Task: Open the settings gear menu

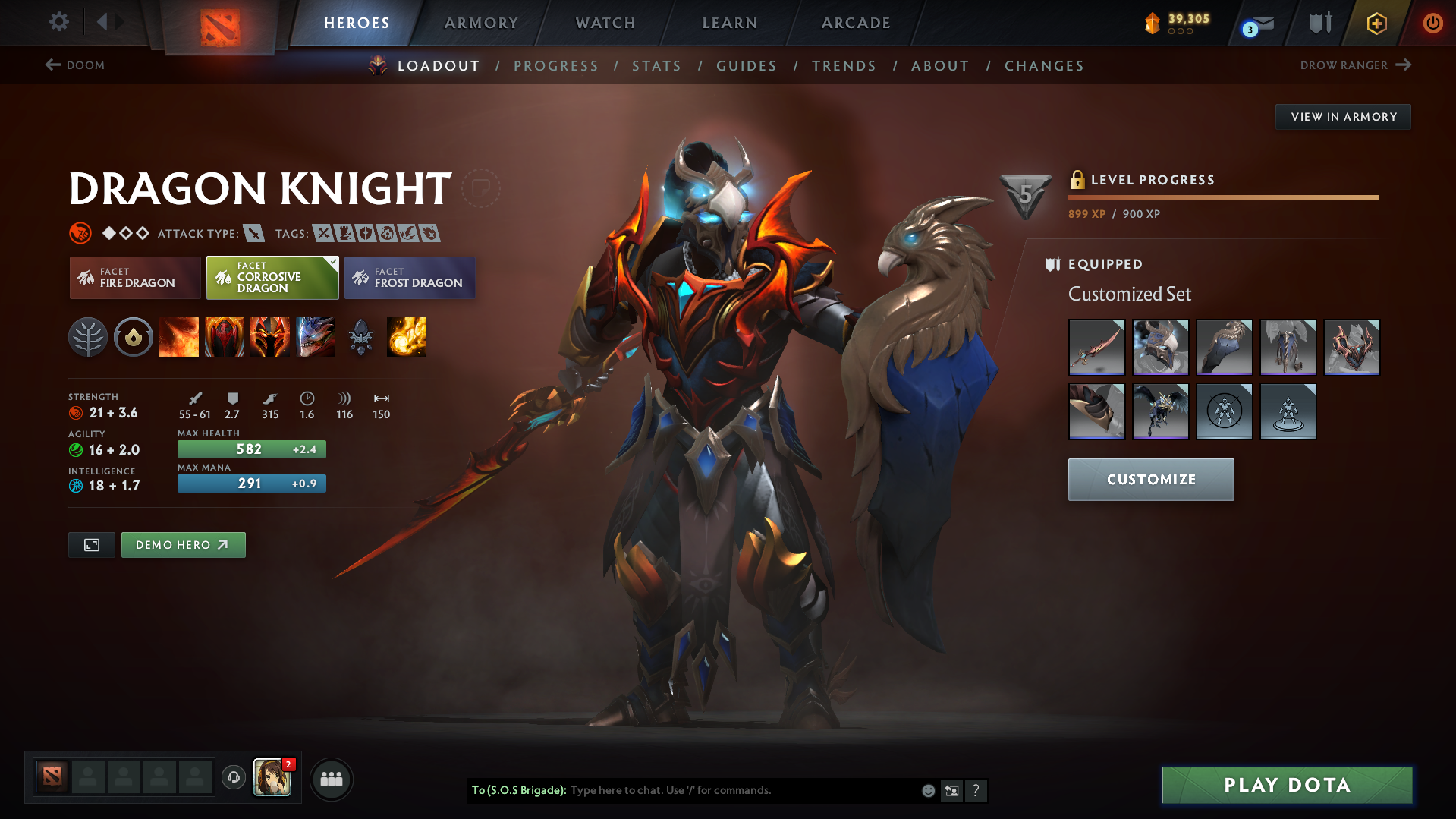Action: pyautogui.click(x=58, y=22)
